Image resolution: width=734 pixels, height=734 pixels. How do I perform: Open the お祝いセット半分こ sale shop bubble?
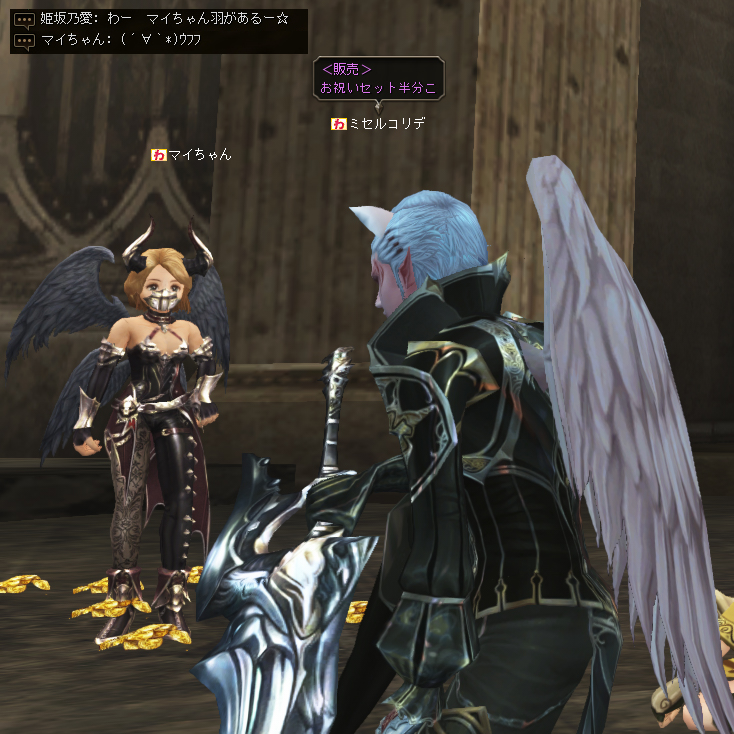(378, 79)
